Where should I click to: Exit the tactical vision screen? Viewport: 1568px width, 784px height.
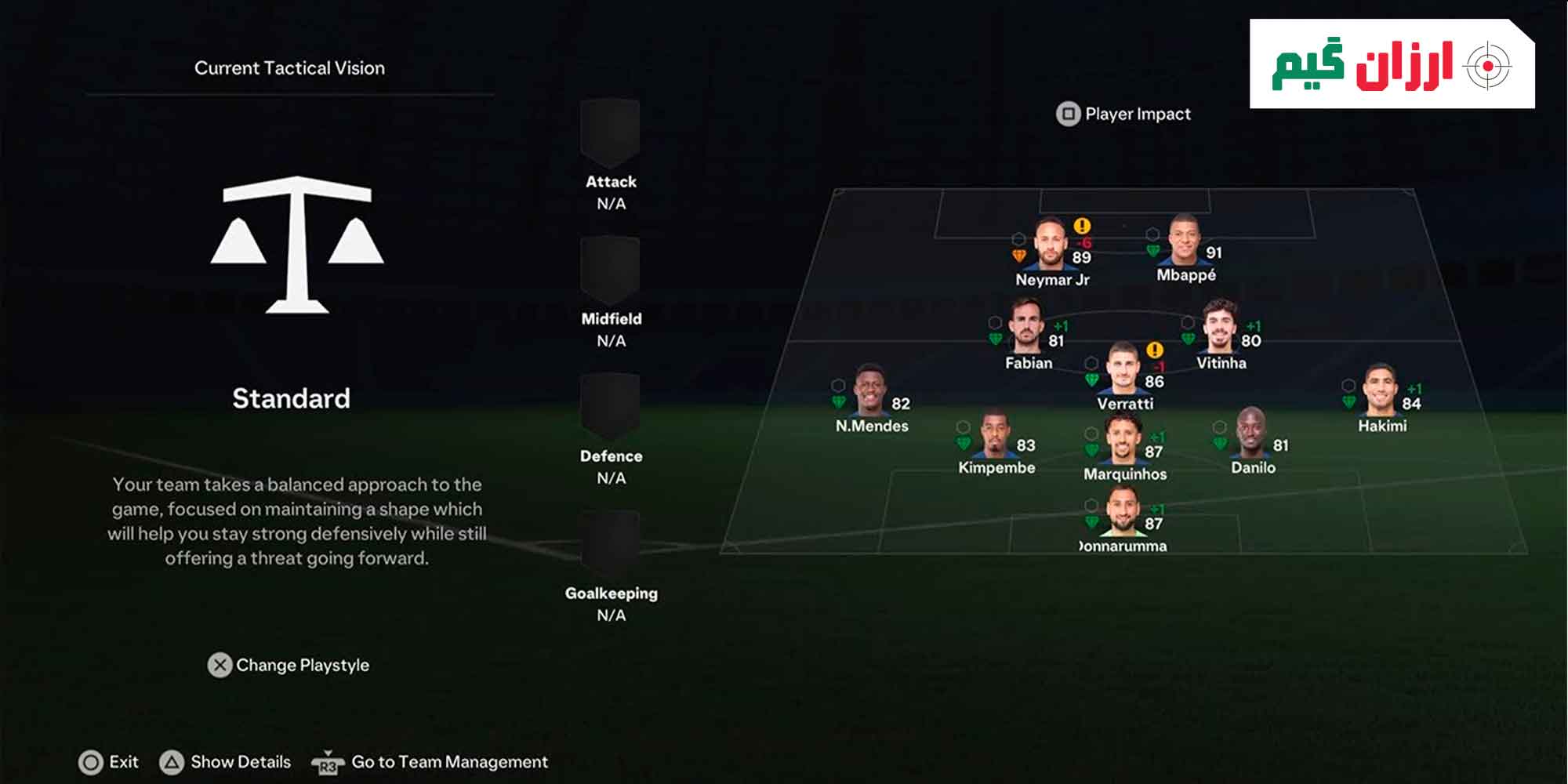click(x=109, y=762)
